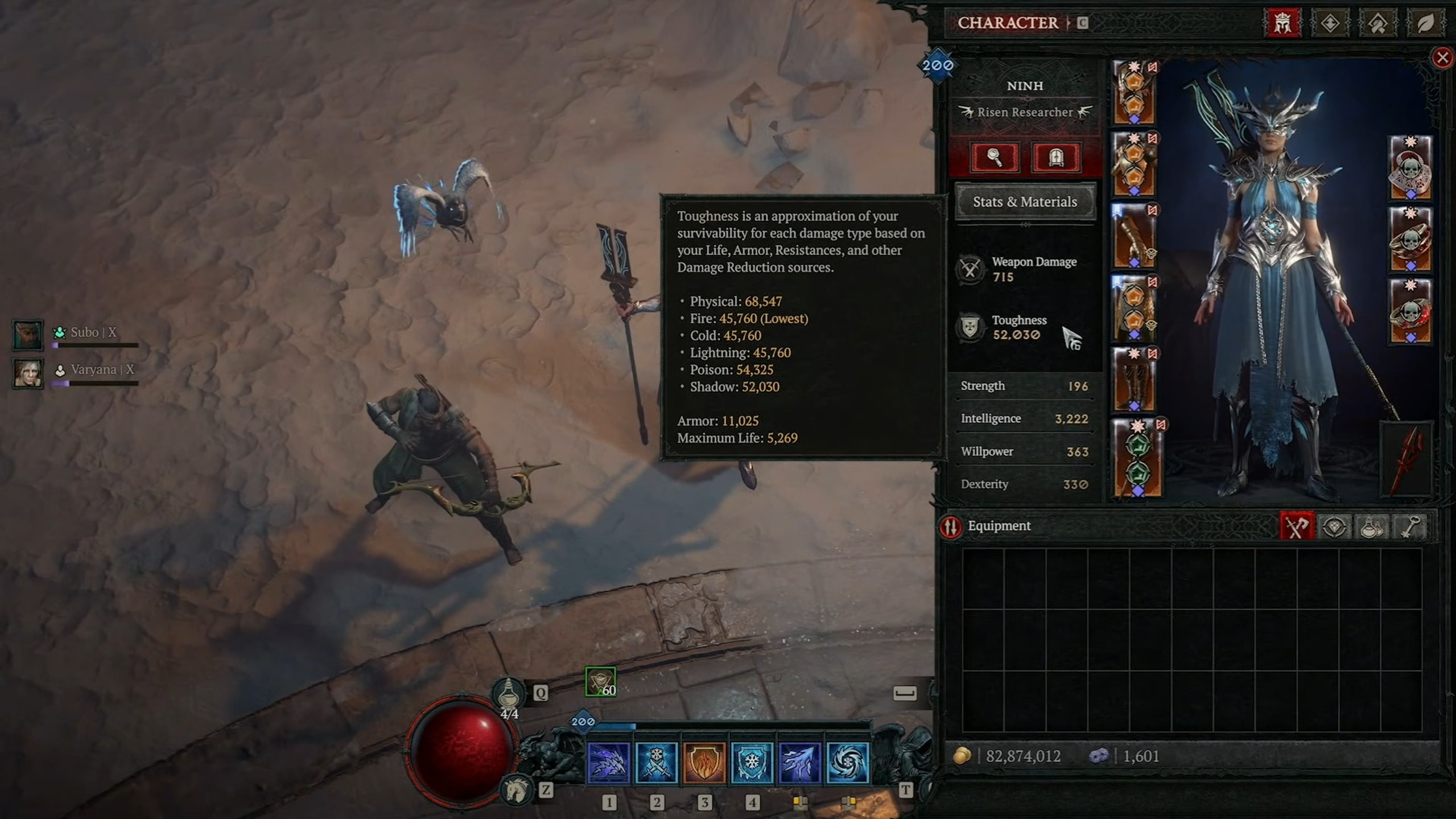Open the key items inventory tab
1456x819 pixels.
(1409, 526)
